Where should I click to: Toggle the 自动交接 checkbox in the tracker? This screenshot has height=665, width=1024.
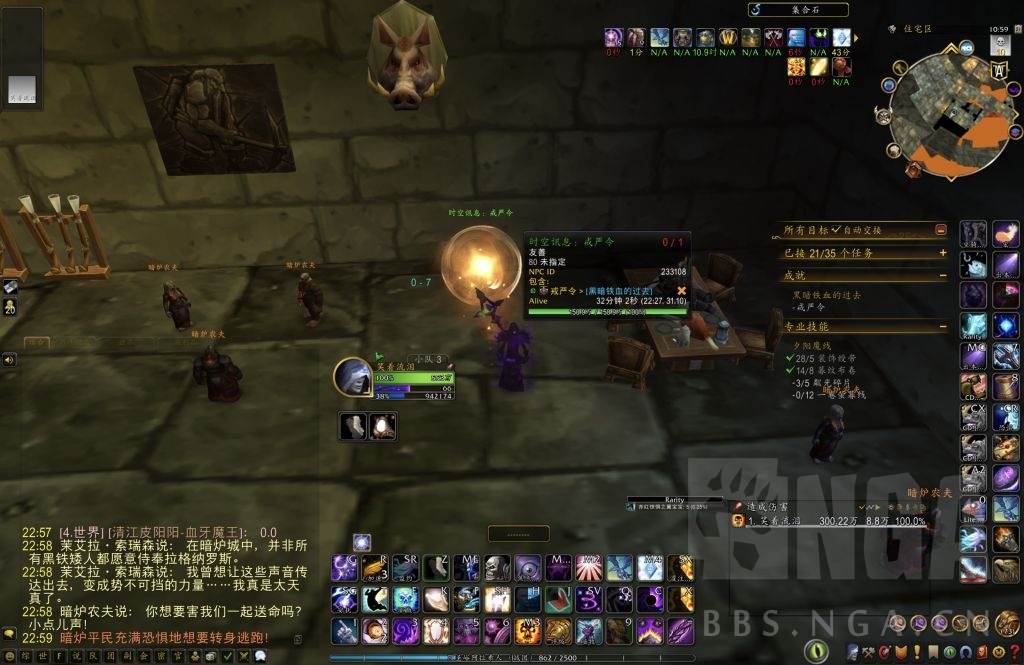(837, 230)
